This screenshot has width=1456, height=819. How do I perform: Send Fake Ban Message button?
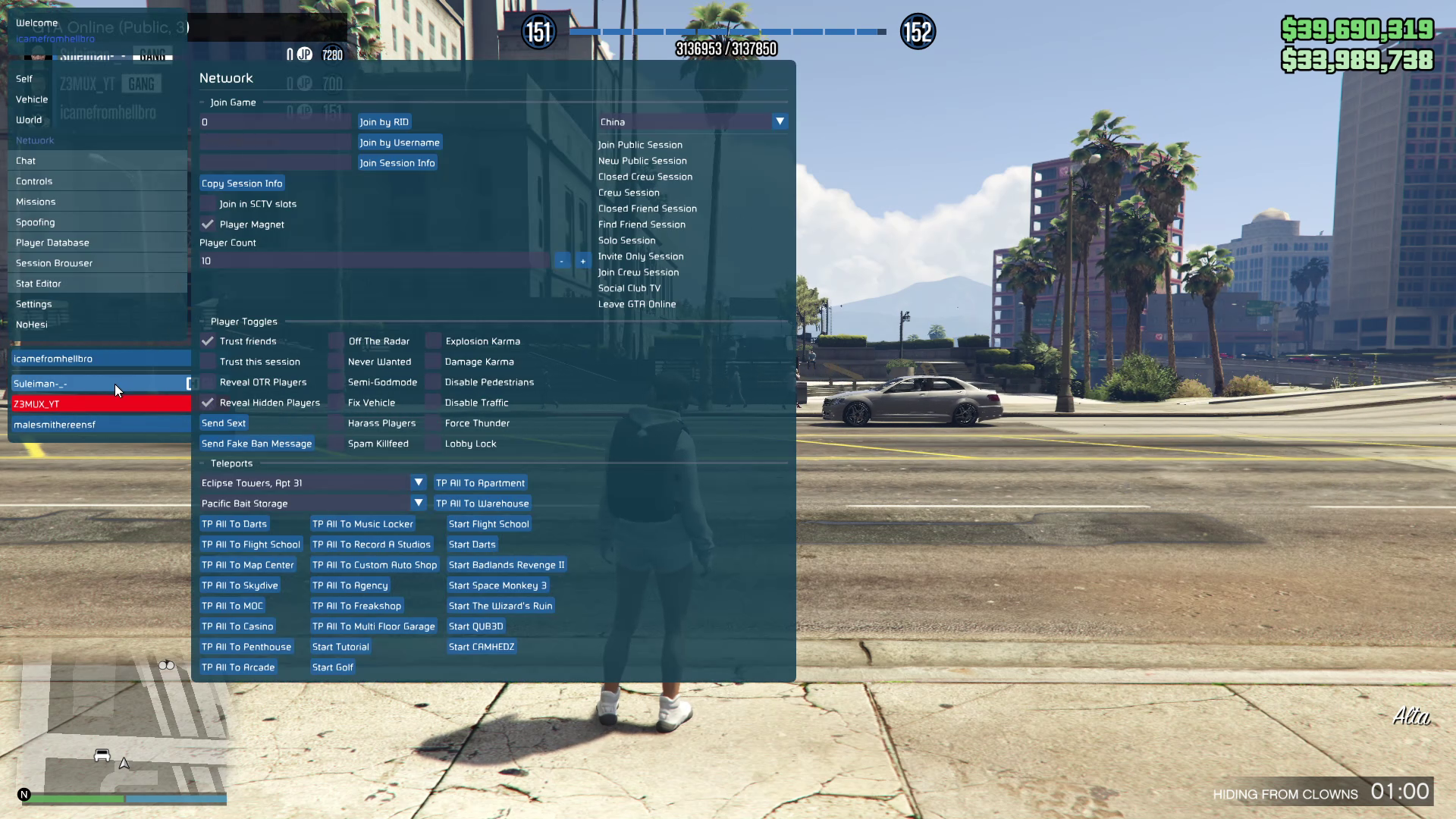[x=256, y=444]
